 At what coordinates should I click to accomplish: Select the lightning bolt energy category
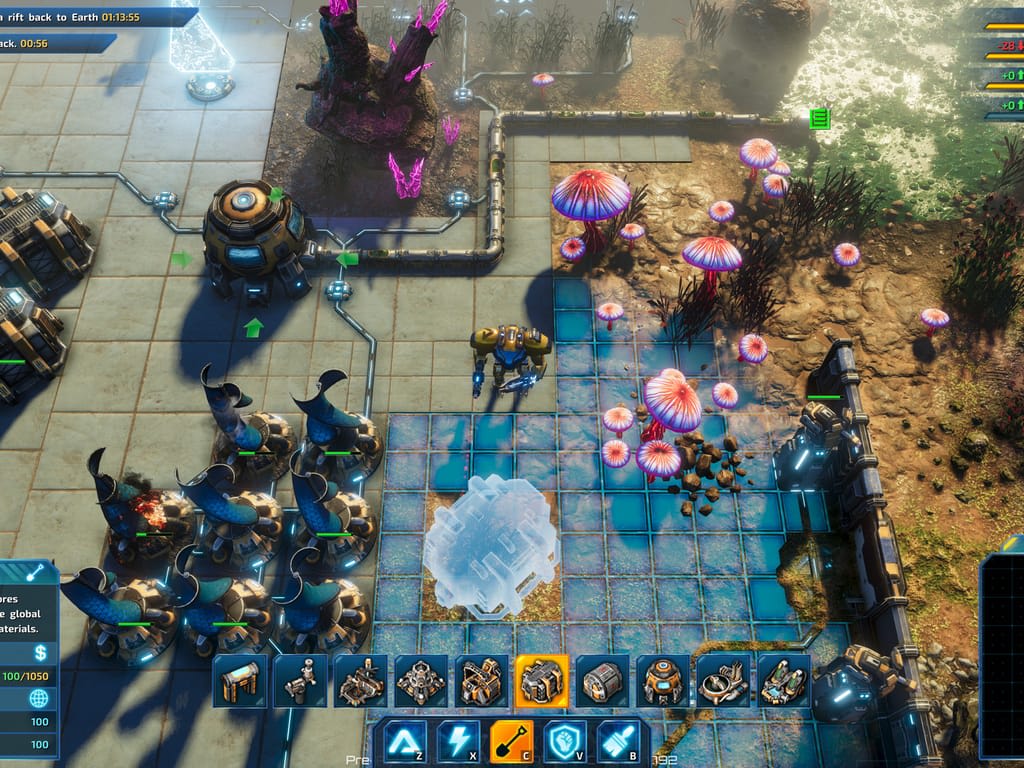point(458,742)
